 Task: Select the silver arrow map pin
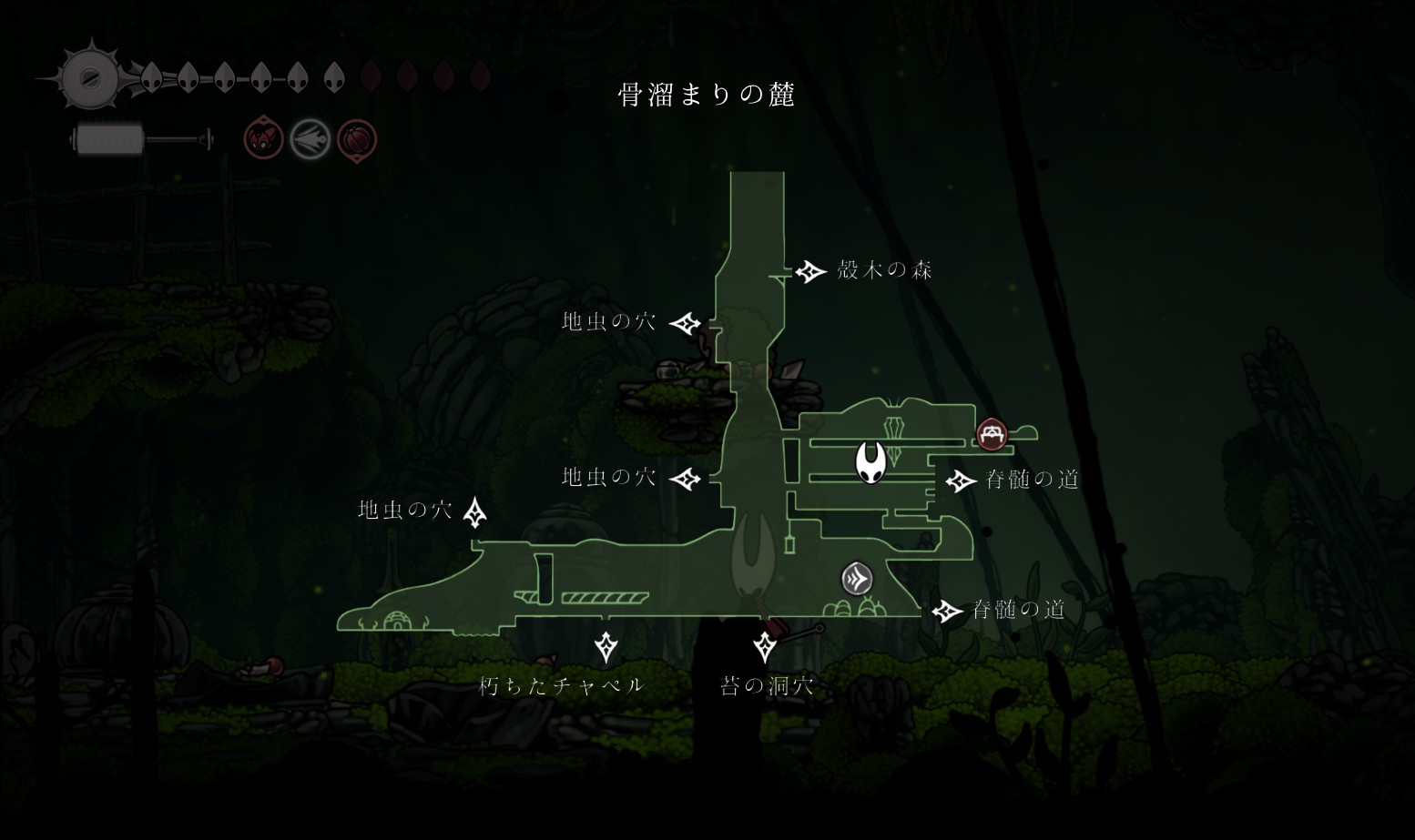tap(857, 579)
